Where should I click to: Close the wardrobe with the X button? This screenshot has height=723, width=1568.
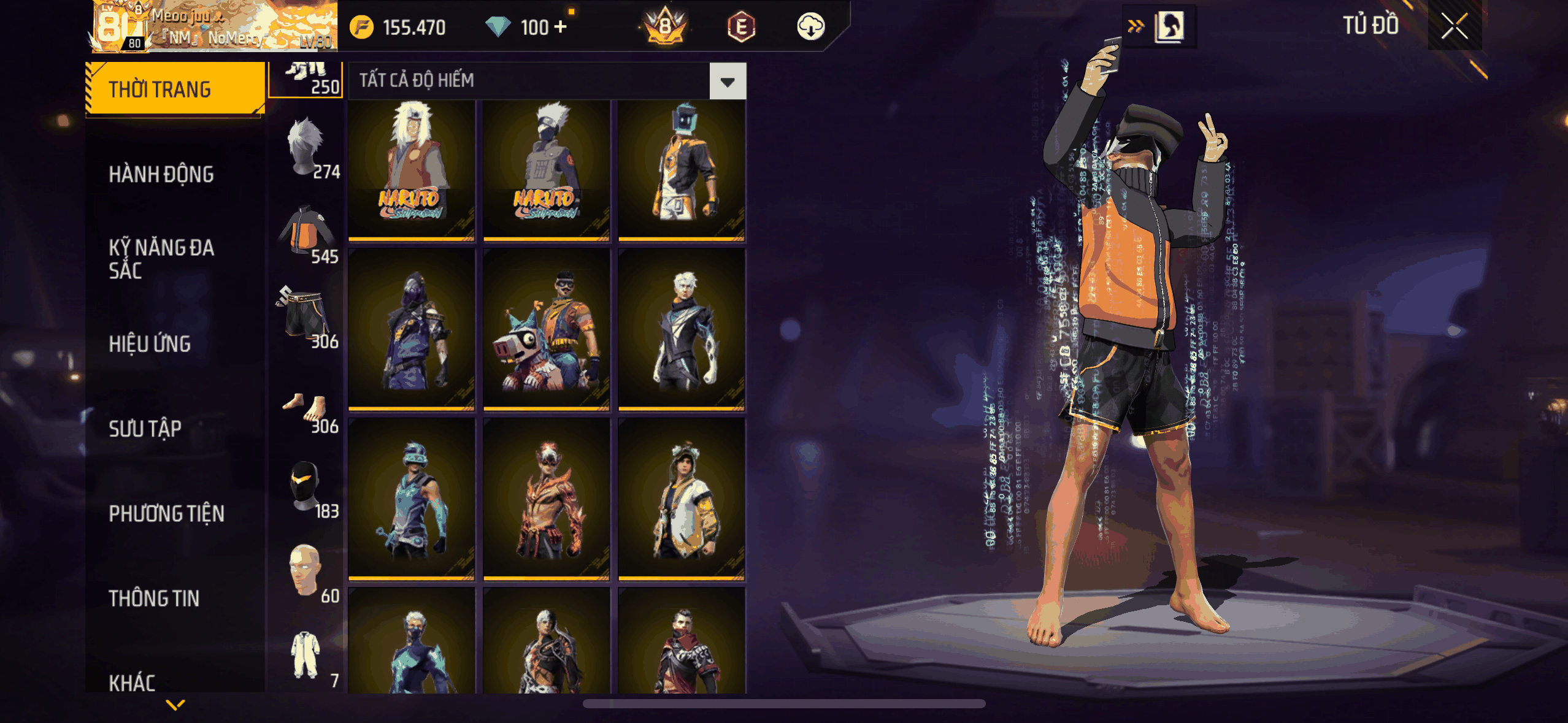tap(1454, 26)
